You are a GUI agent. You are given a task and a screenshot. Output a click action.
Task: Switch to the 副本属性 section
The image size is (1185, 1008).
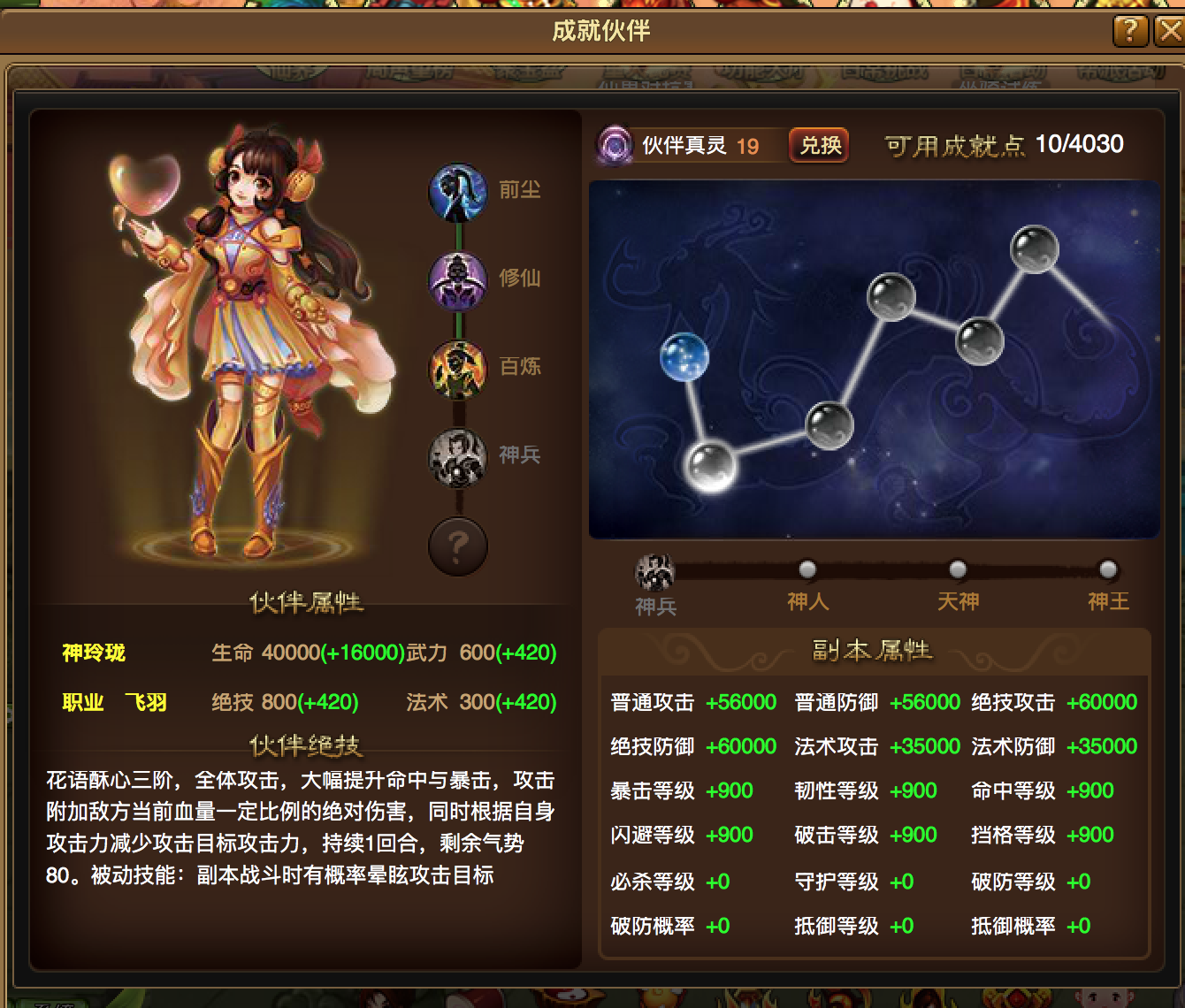click(x=872, y=650)
